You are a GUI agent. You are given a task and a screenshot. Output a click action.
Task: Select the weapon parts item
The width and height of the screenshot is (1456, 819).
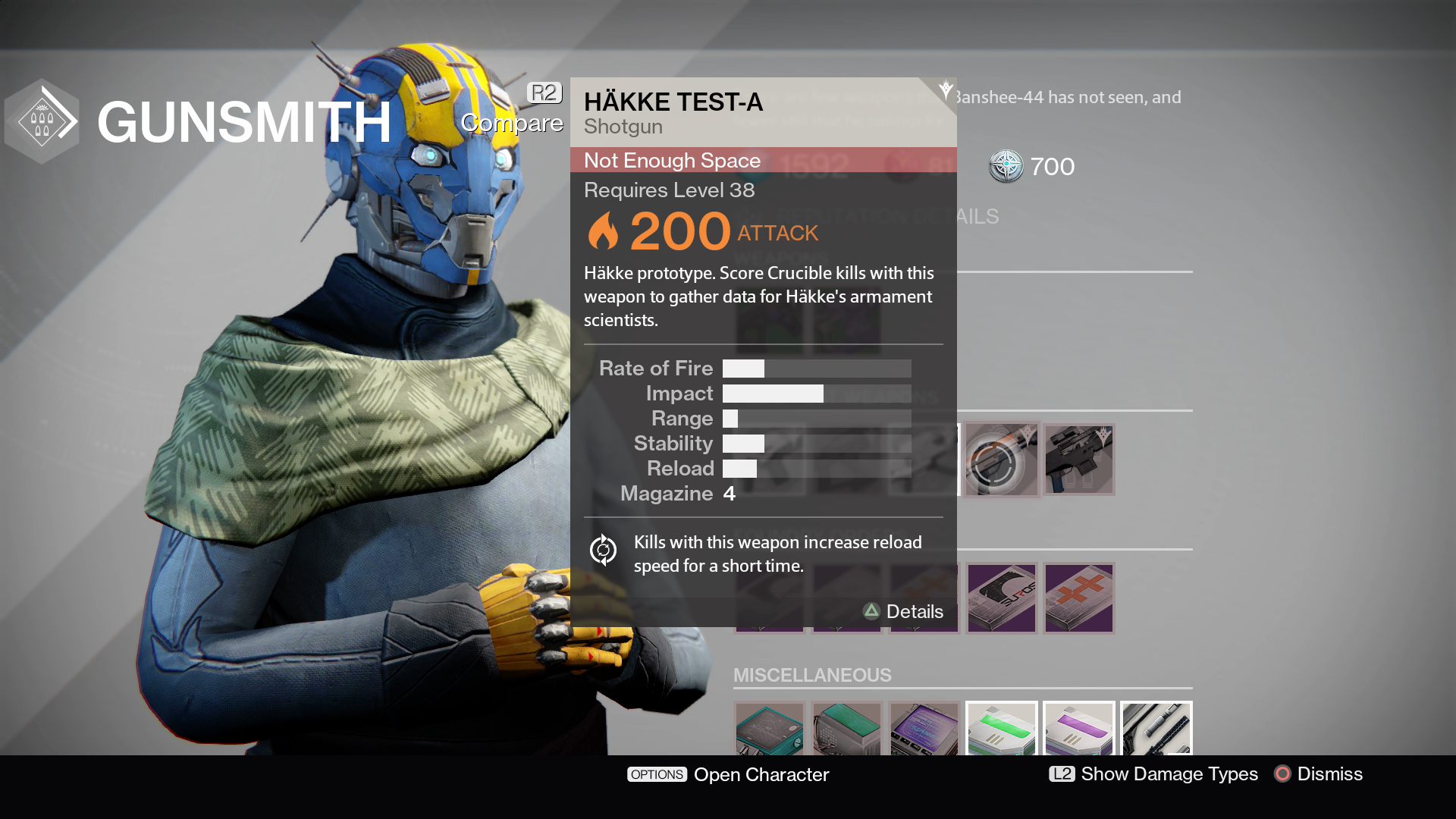click(1156, 730)
